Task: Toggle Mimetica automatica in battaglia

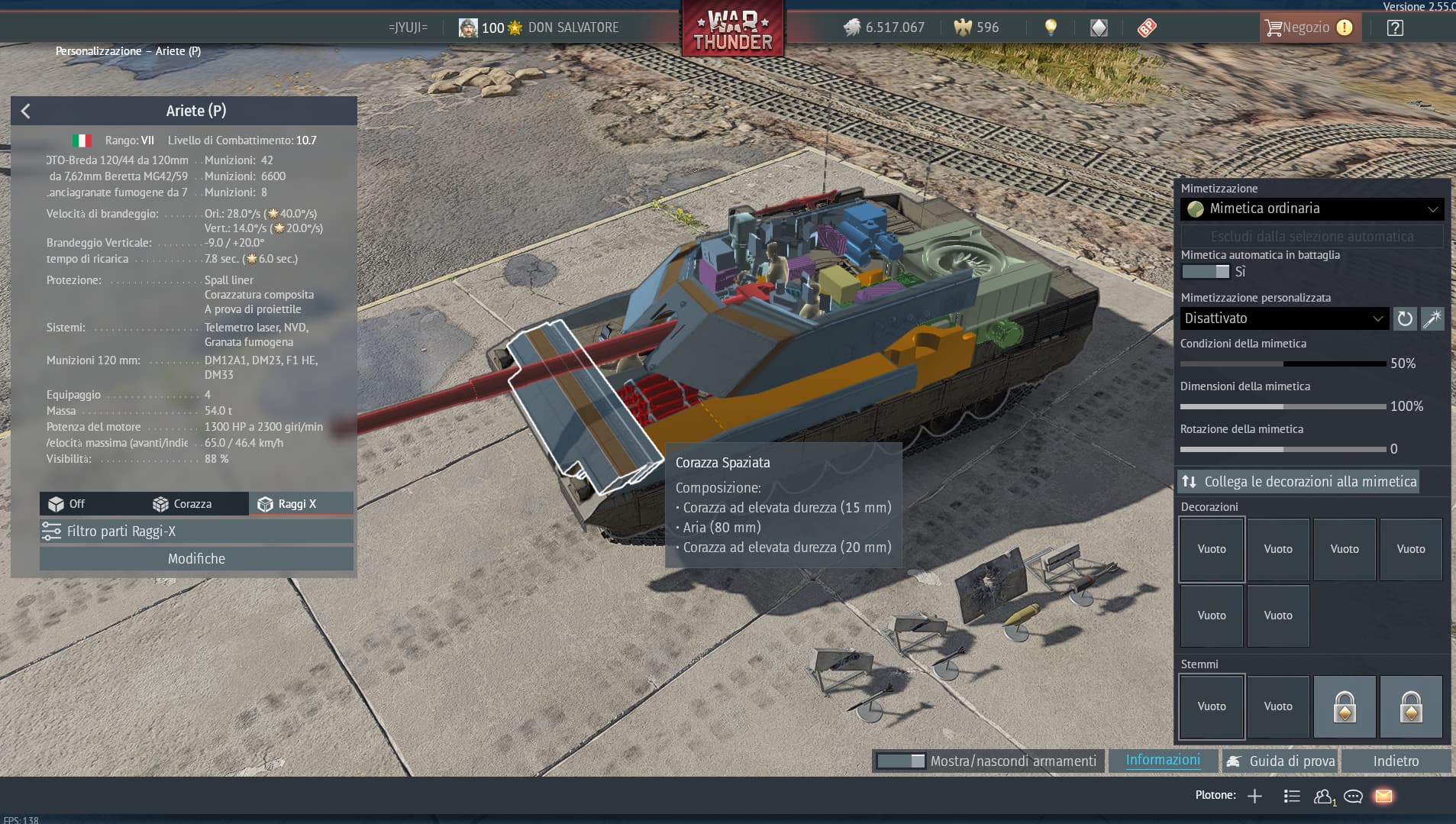Action: 1205,272
